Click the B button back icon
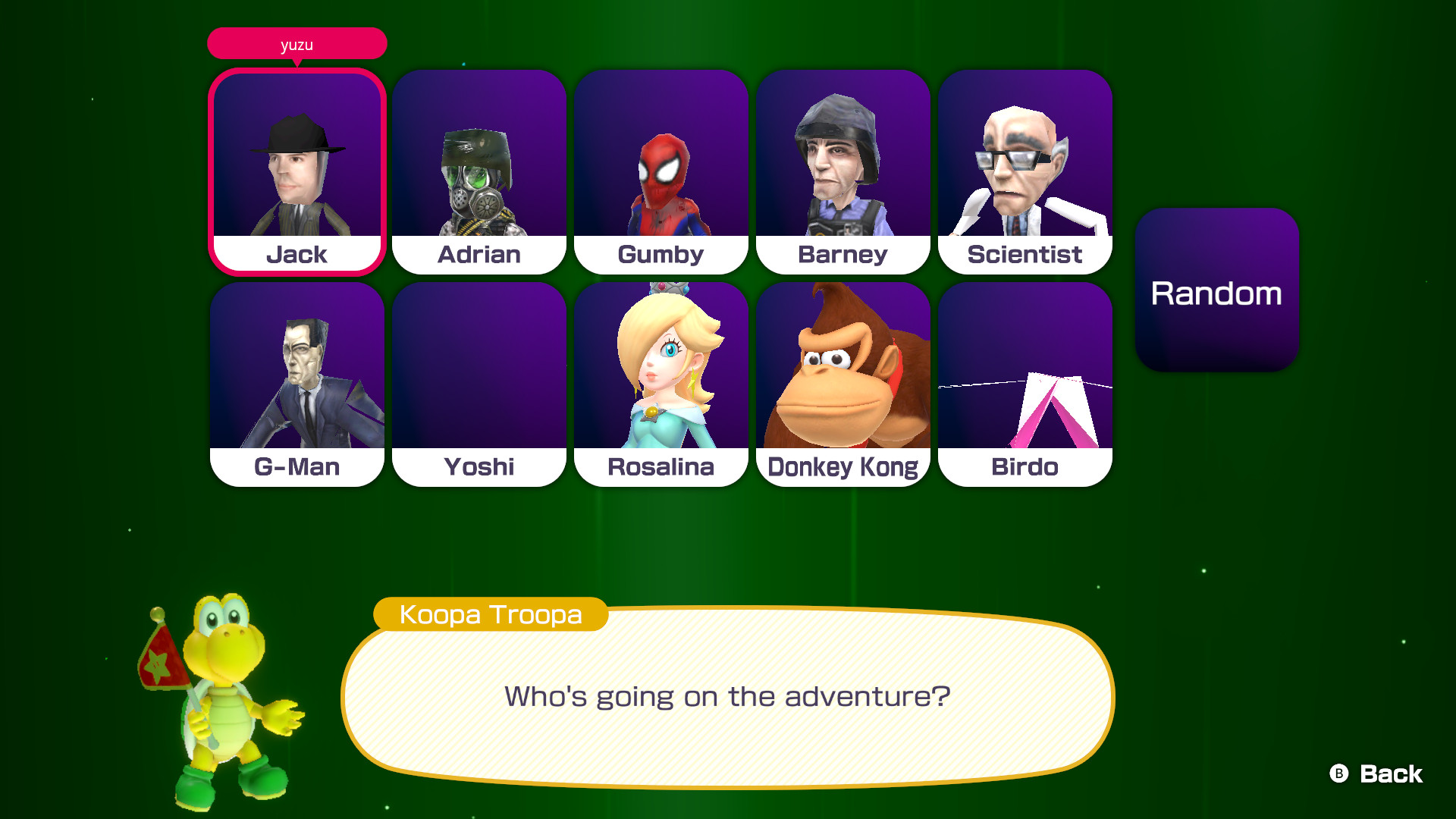1456x819 pixels. pos(1340,774)
